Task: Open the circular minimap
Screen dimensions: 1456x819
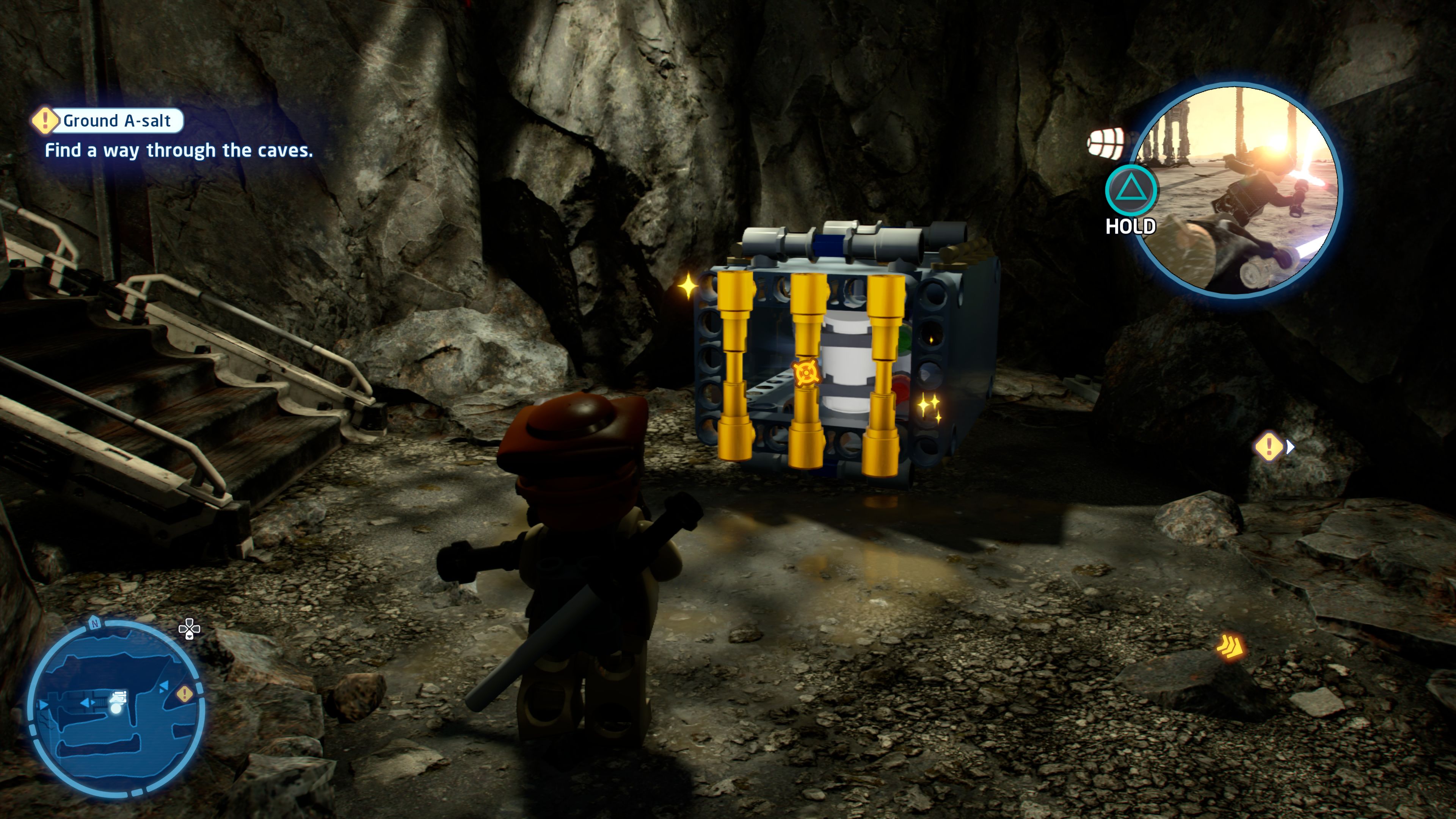Action: tap(116, 709)
